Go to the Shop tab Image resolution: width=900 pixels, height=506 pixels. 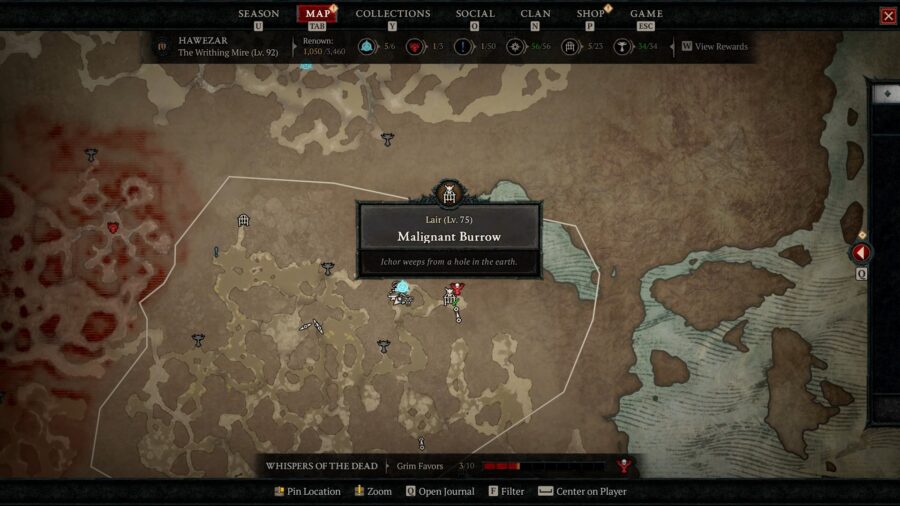(x=590, y=14)
